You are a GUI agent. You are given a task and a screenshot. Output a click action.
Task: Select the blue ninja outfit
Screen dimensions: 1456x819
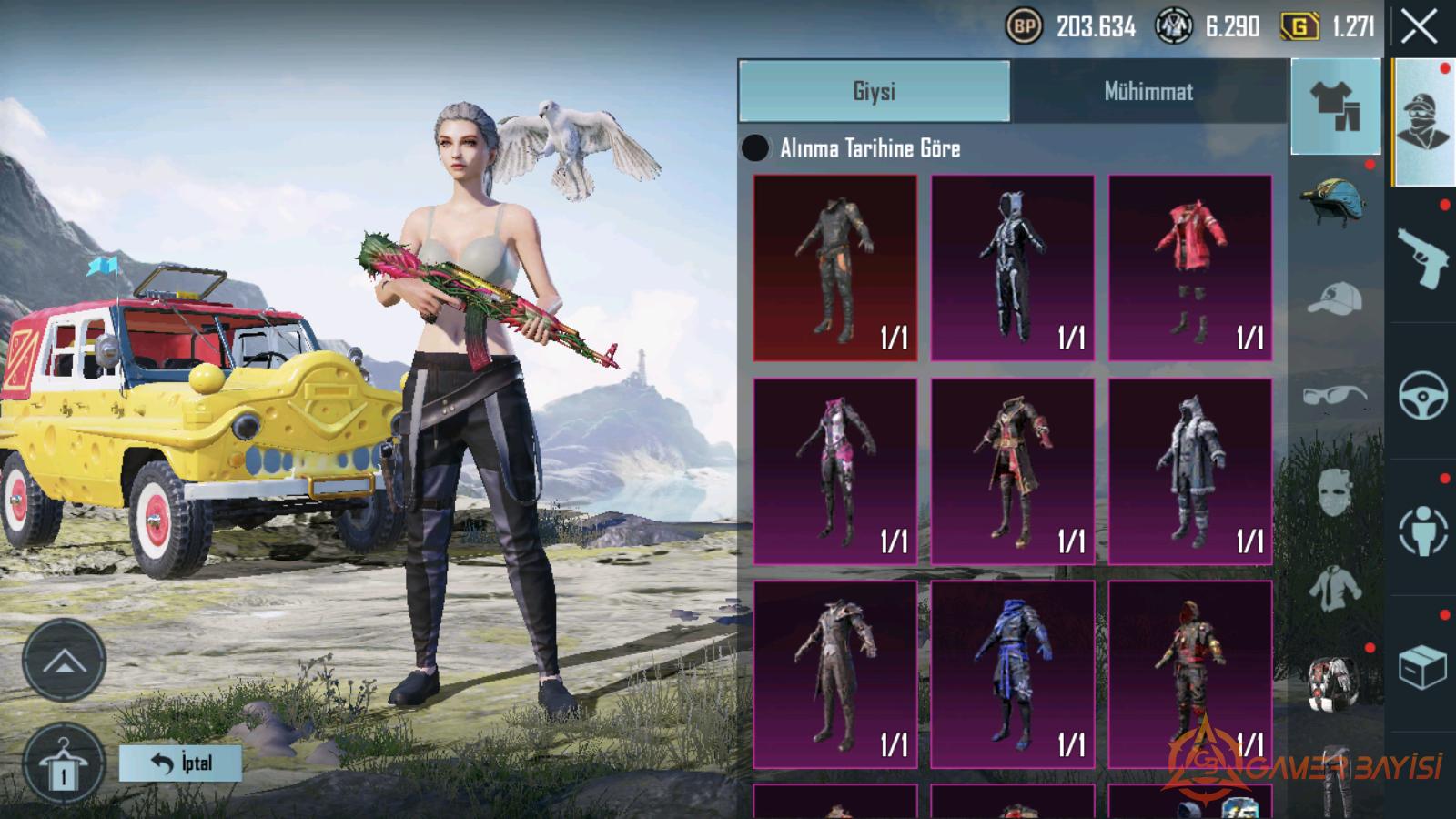coord(1012,673)
